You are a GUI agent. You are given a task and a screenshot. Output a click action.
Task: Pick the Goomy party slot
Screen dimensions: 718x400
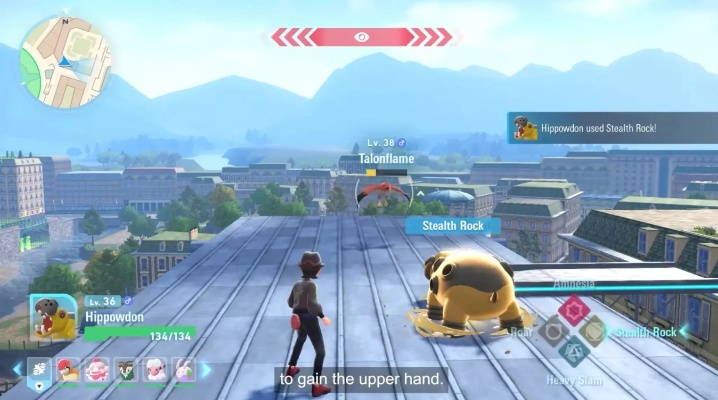point(185,371)
